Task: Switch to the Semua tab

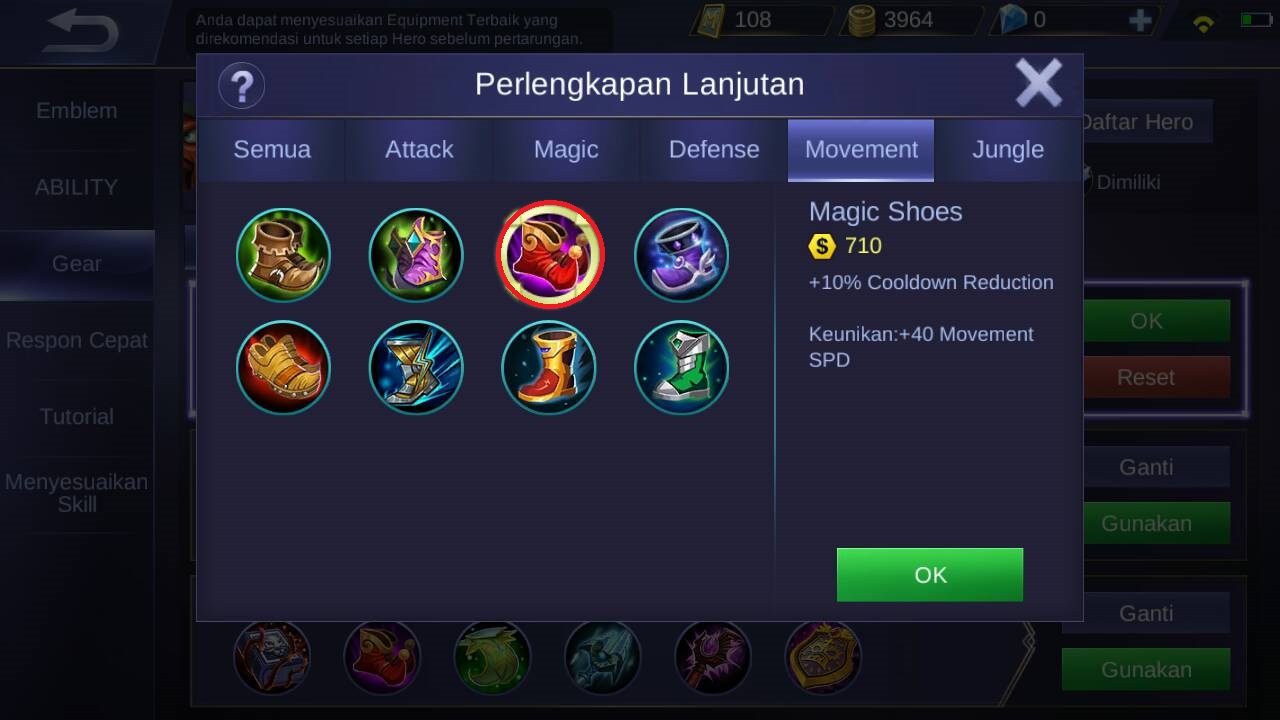Action: [272, 150]
